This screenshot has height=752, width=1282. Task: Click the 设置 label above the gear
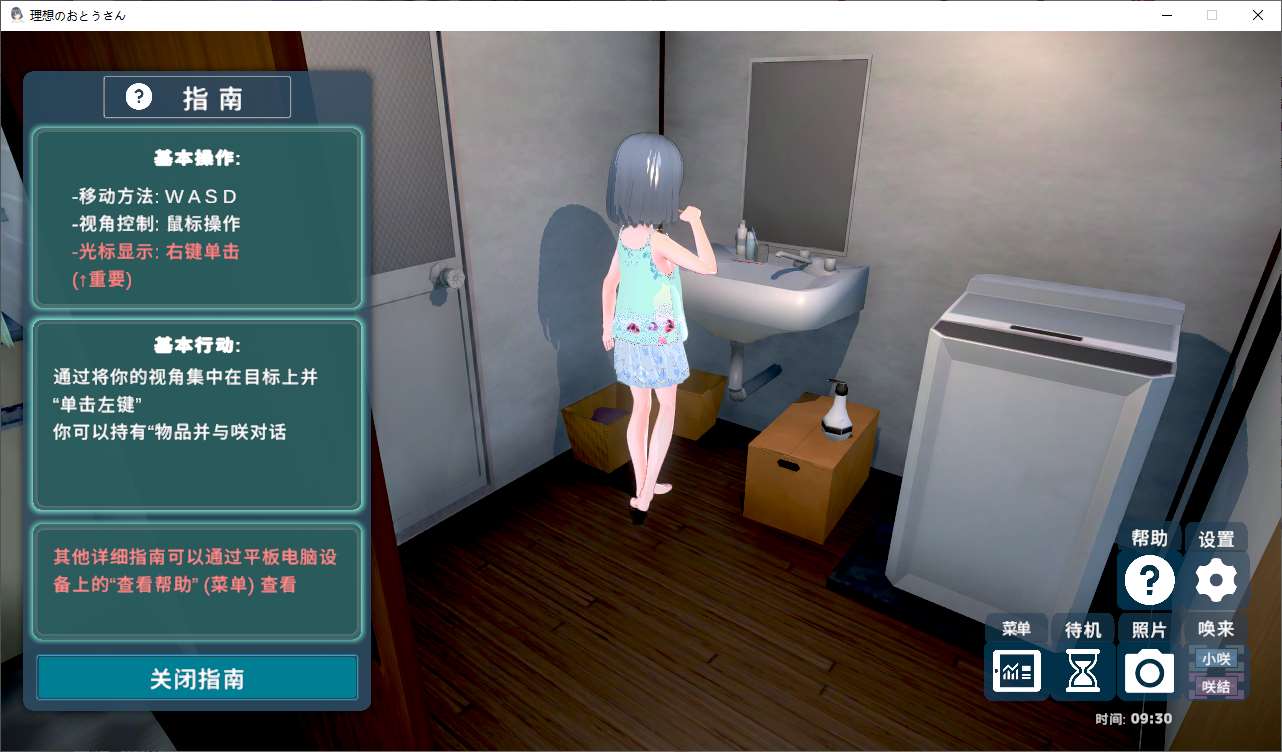[1215, 538]
